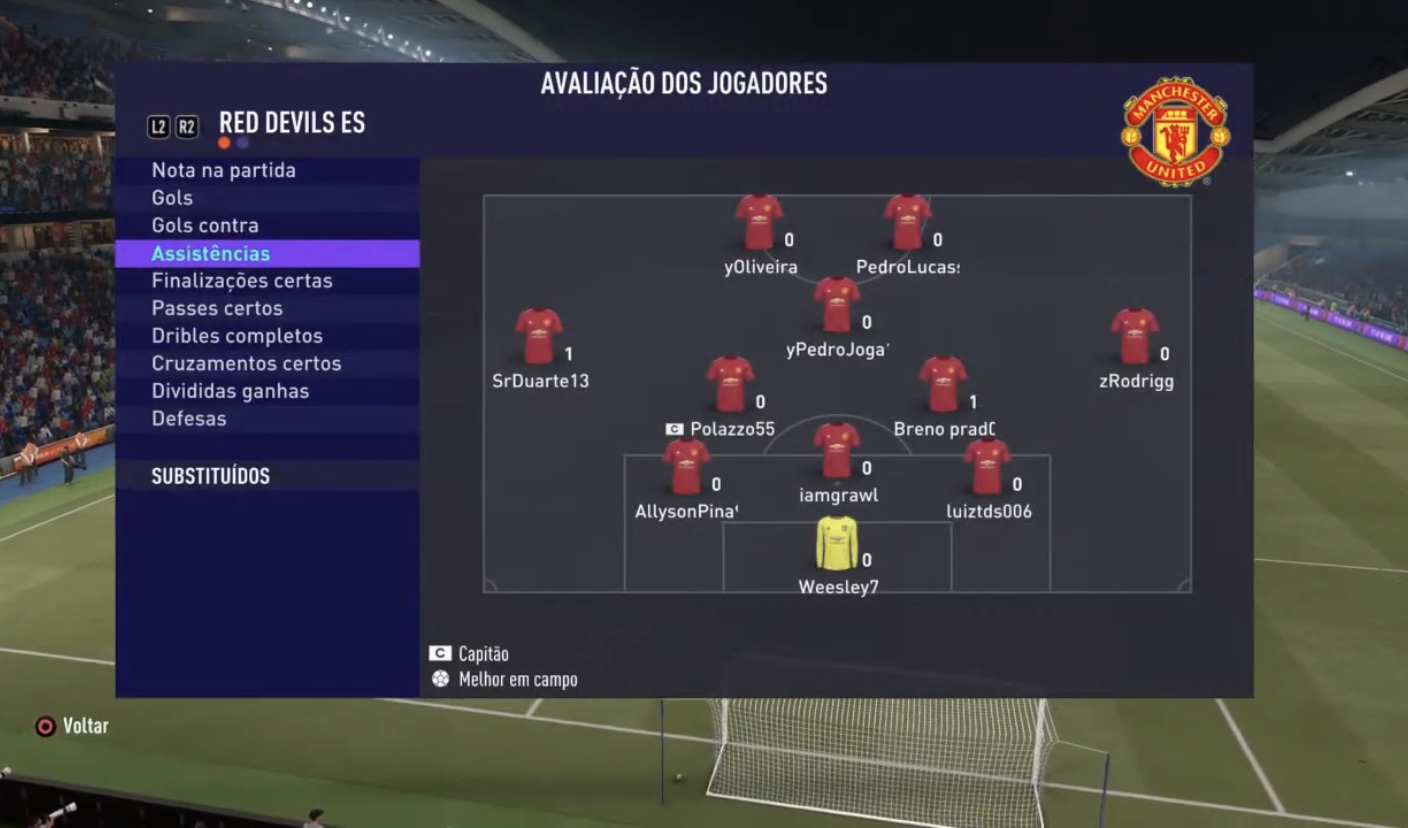Click goalkeeper Weesley7's yellow shirt
The image size is (1408, 828).
(837, 543)
